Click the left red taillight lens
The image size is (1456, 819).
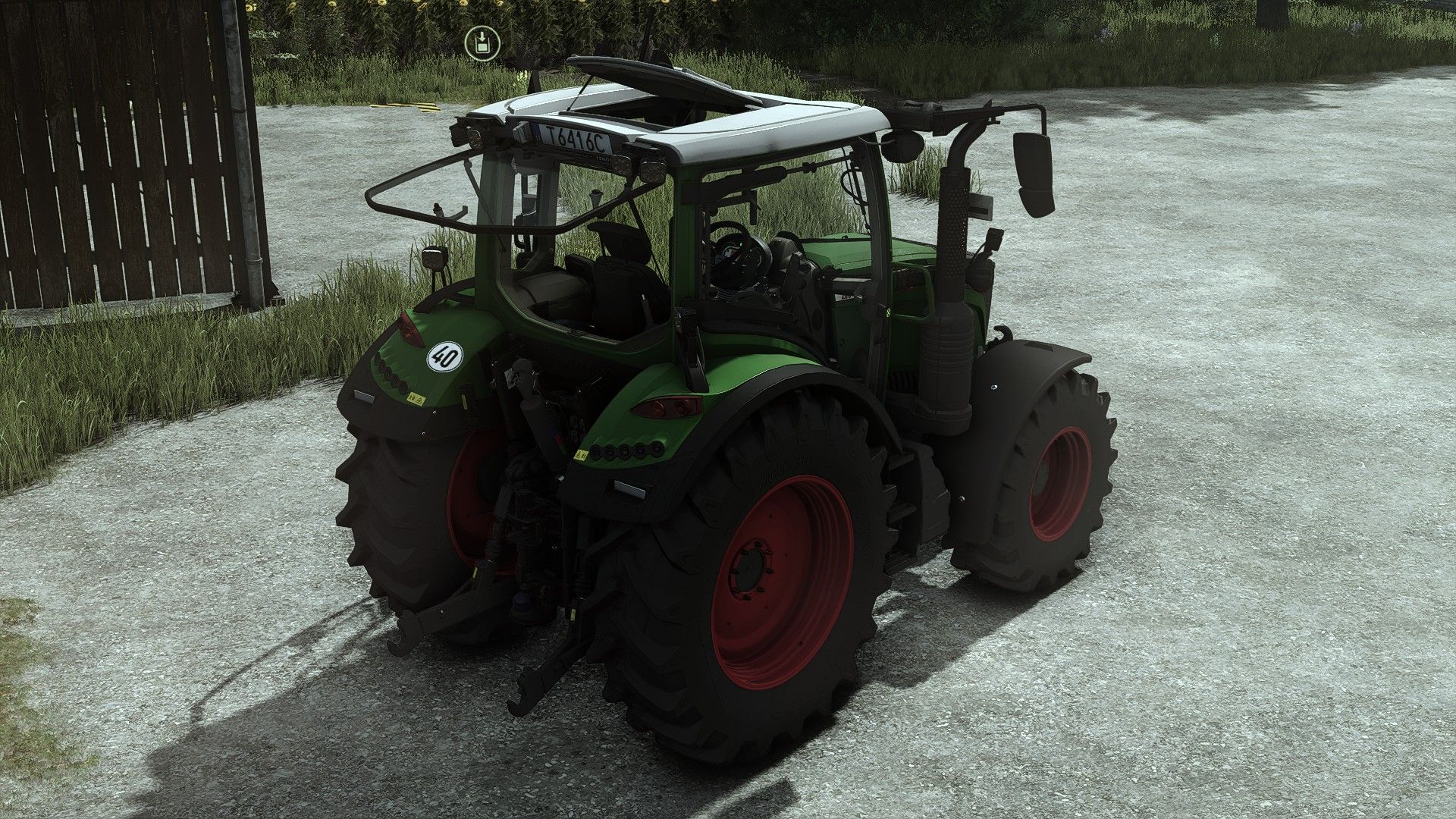tap(409, 328)
